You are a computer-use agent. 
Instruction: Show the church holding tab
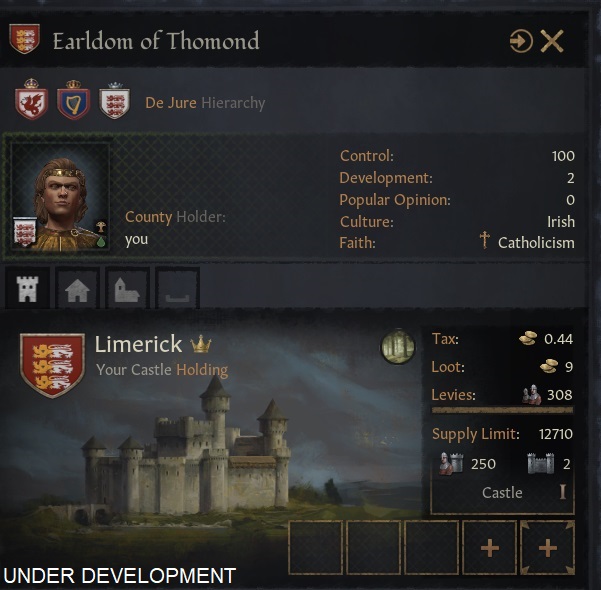click(x=128, y=289)
